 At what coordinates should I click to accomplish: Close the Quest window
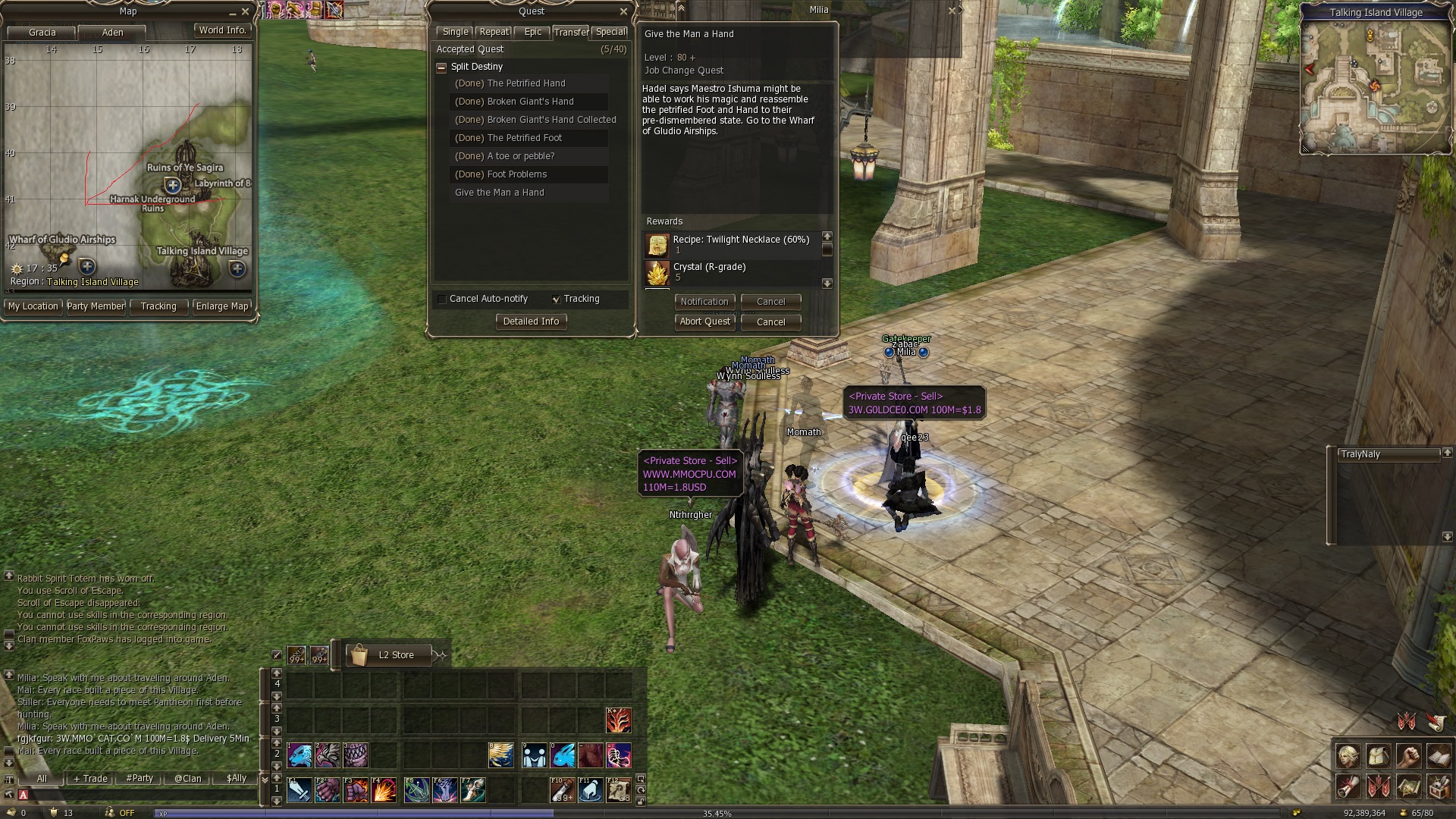(x=623, y=11)
